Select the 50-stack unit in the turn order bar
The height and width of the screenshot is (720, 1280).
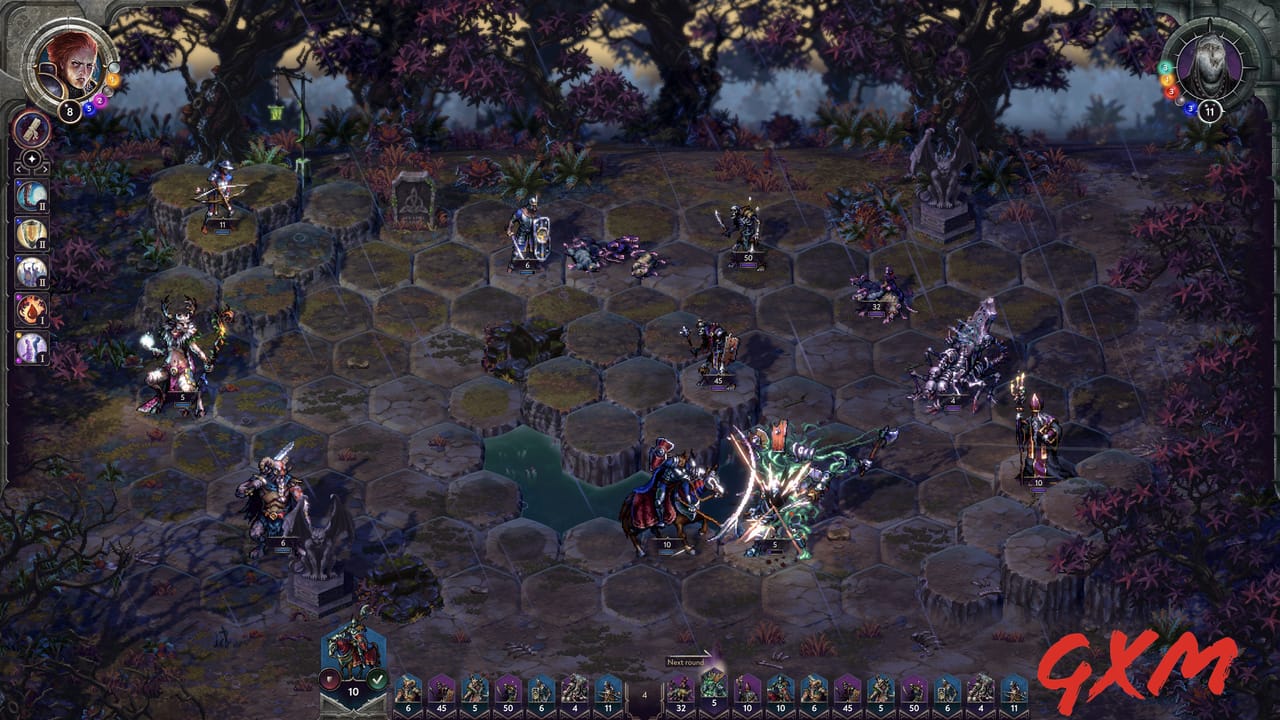click(x=507, y=693)
